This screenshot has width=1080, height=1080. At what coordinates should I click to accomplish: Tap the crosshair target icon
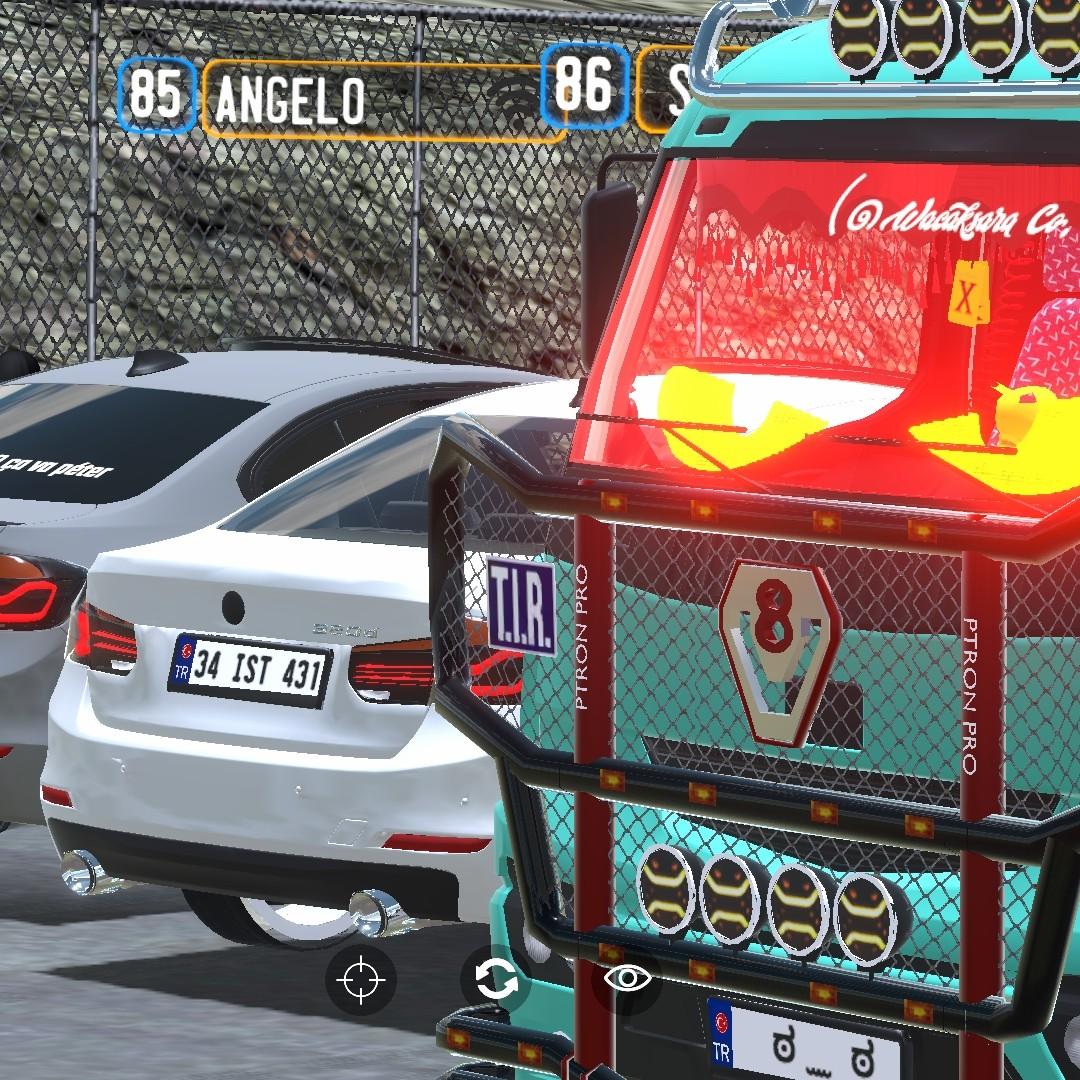pos(360,979)
